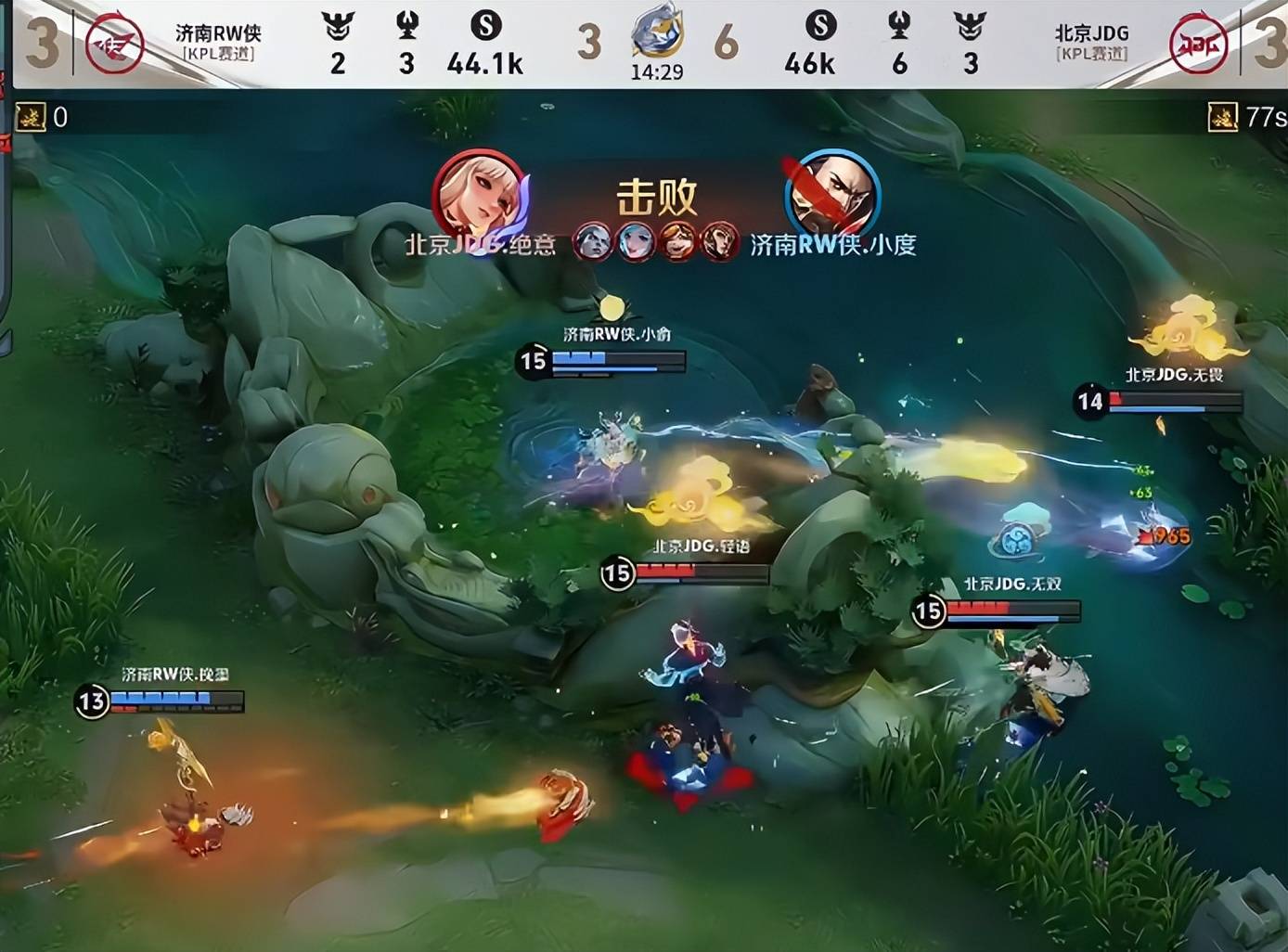The width and height of the screenshot is (1288, 952).
Task: Click the gold spawn icon beside 77s
Action: [1222, 117]
